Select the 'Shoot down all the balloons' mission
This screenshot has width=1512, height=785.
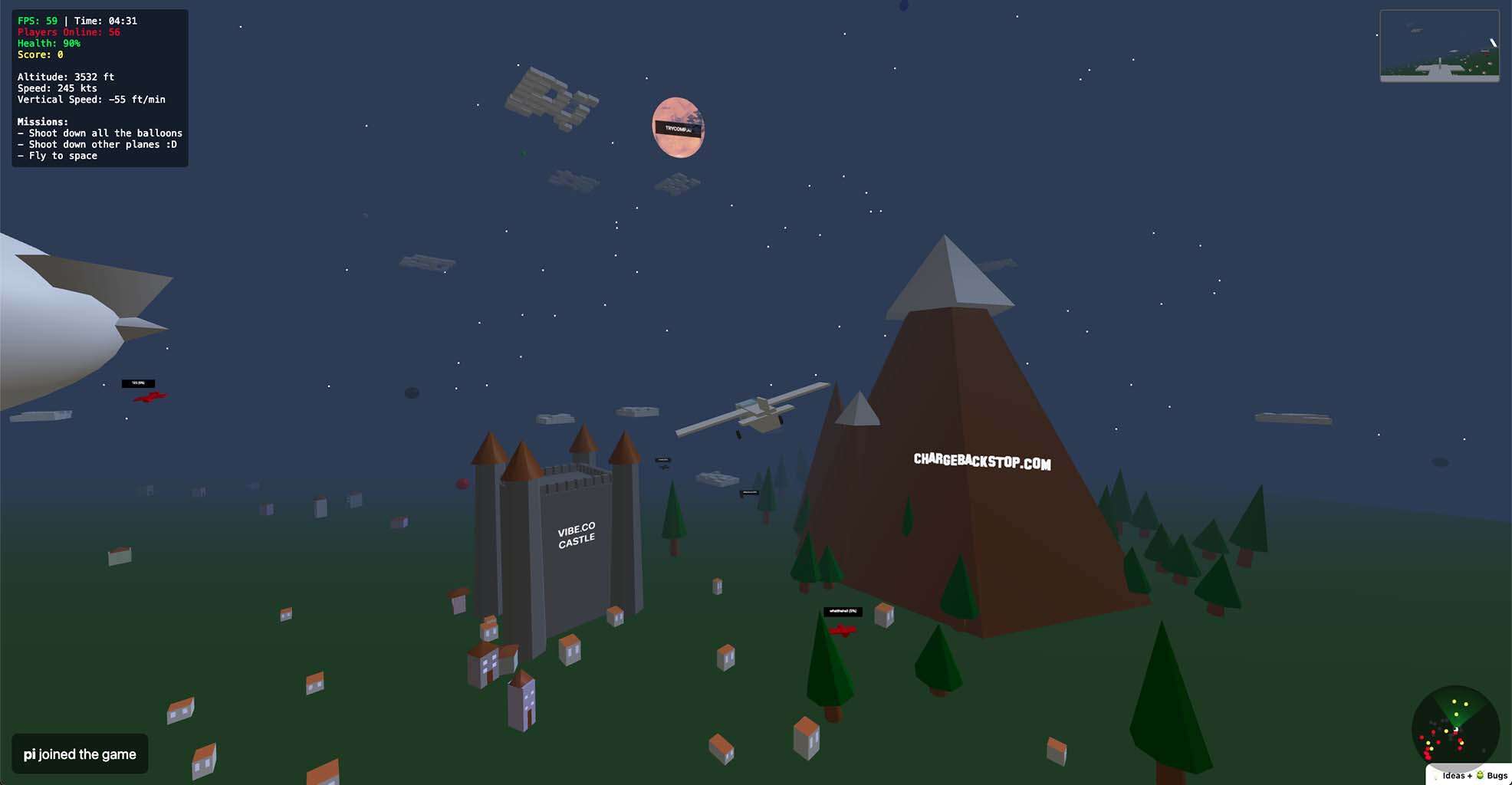pyautogui.click(x=100, y=133)
